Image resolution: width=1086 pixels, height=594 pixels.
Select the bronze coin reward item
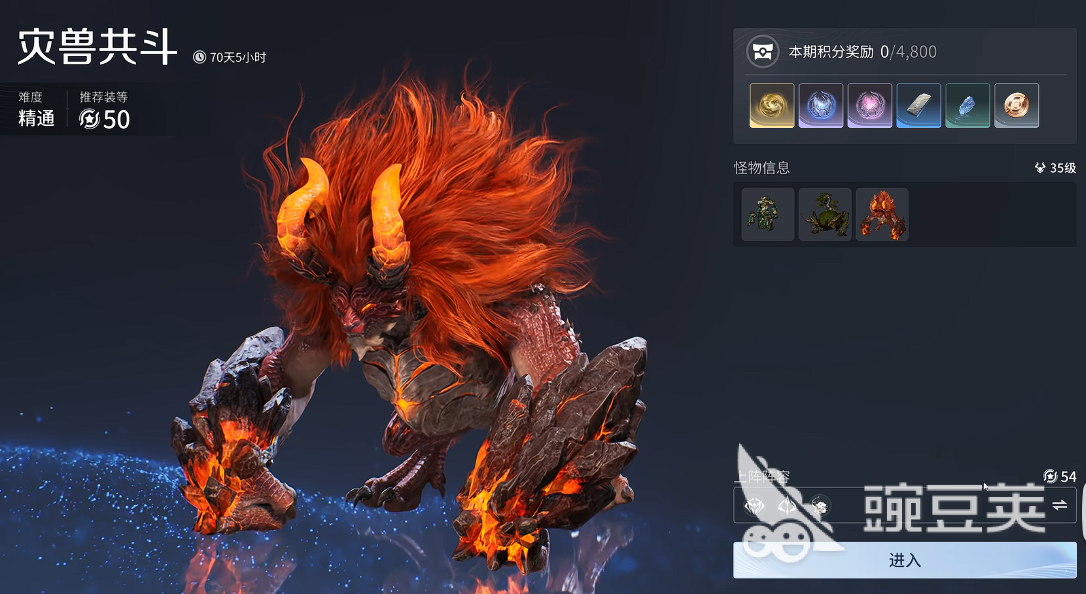coord(1017,105)
